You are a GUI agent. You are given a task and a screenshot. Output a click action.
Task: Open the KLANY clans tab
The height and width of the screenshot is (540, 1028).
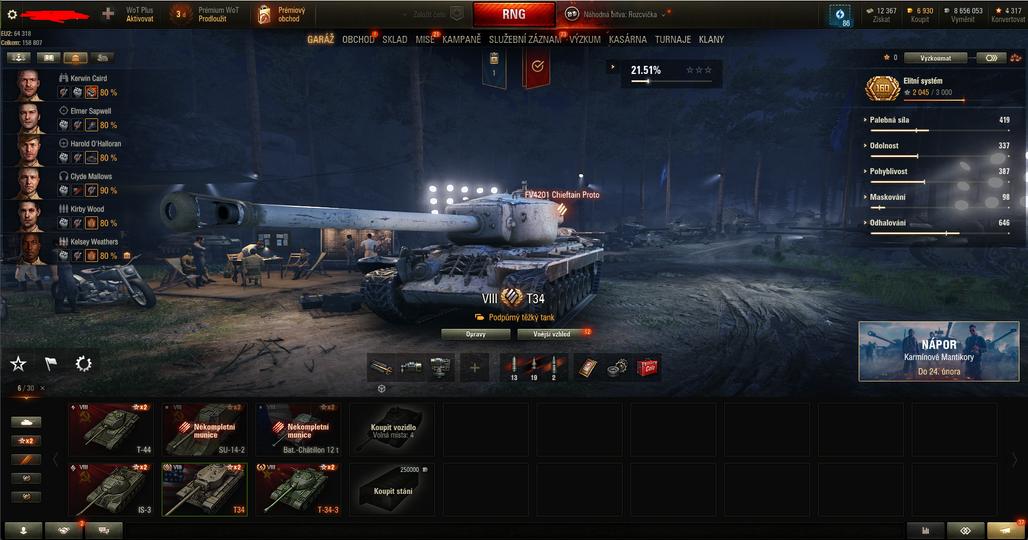coord(711,40)
